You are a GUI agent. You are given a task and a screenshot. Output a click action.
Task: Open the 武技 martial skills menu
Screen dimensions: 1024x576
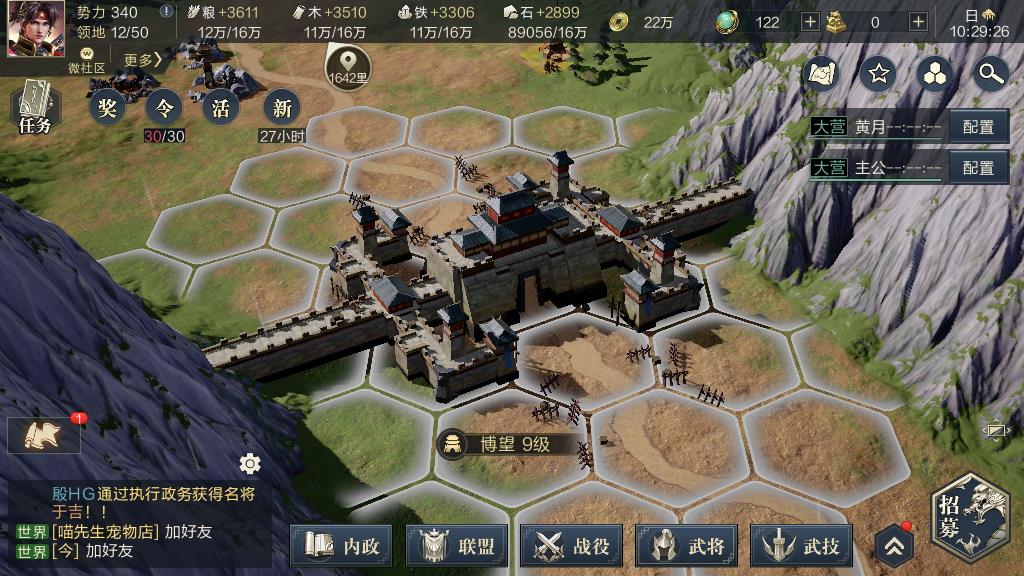(x=801, y=546)
